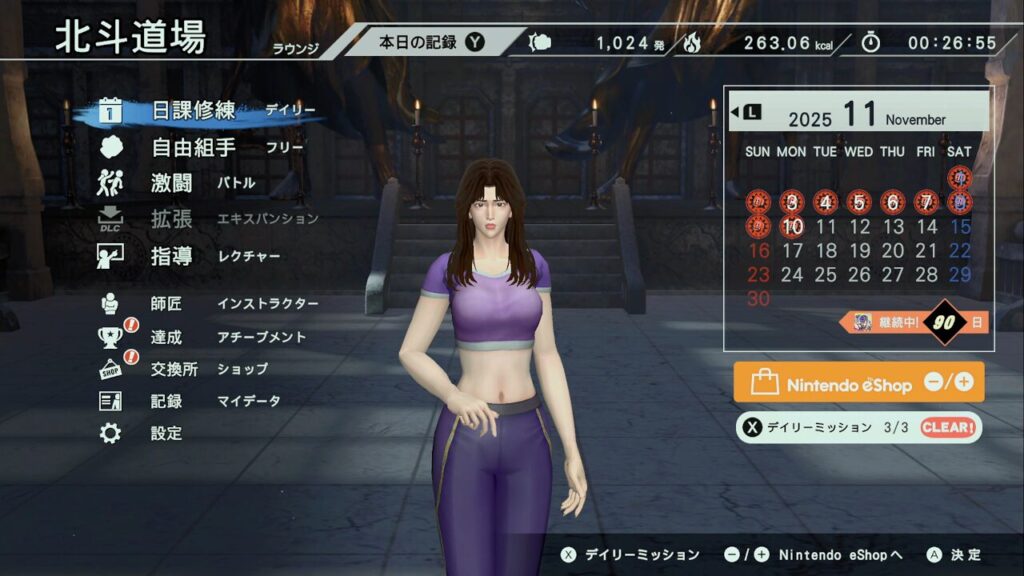Open the デイリーミッション 3/3 panel
Image resolution: width=1024 pixels, height=576 pixels.
pyautogui.click(x=858, y=427)
